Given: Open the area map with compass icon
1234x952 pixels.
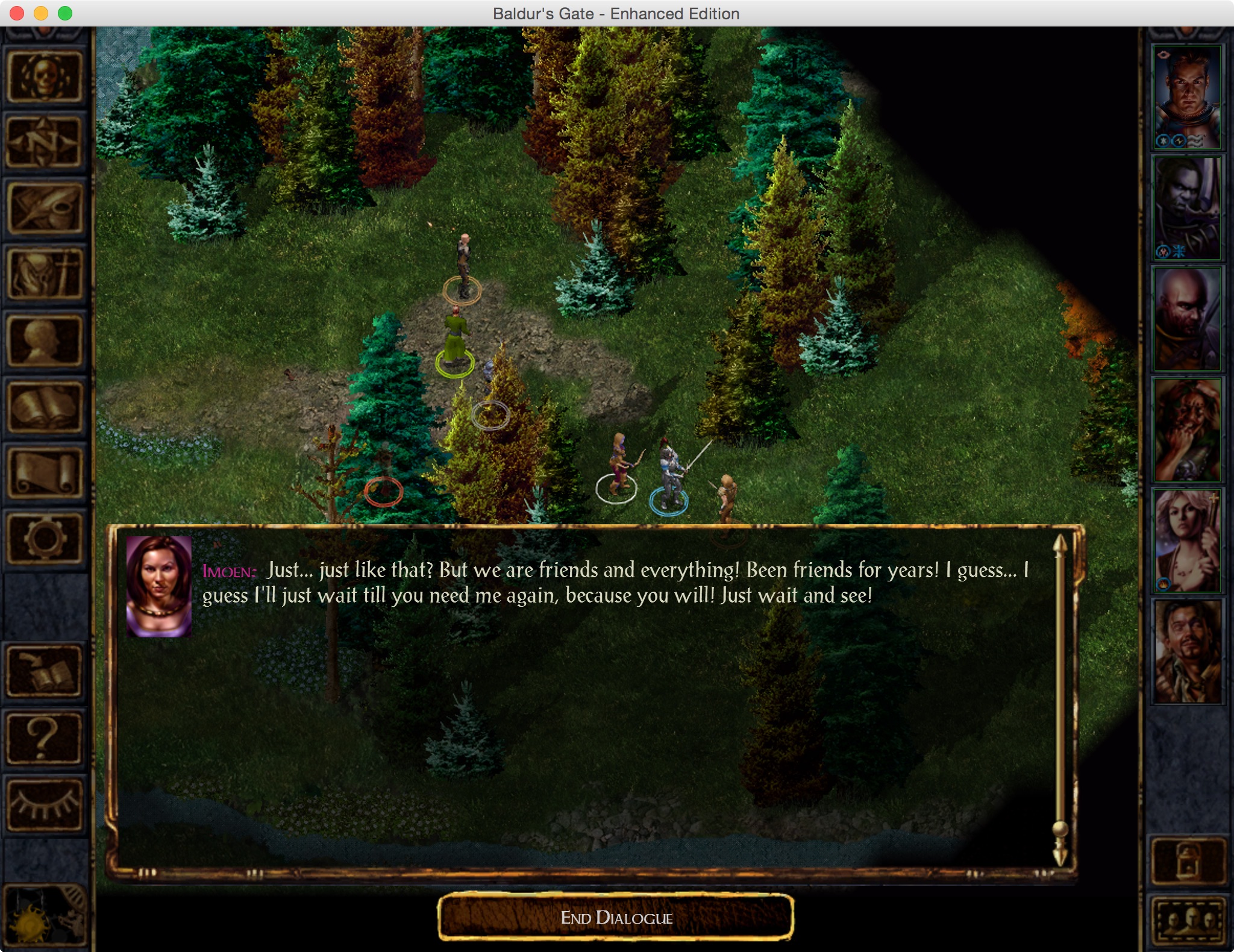Looking at the screenshot, I should 45,142.
